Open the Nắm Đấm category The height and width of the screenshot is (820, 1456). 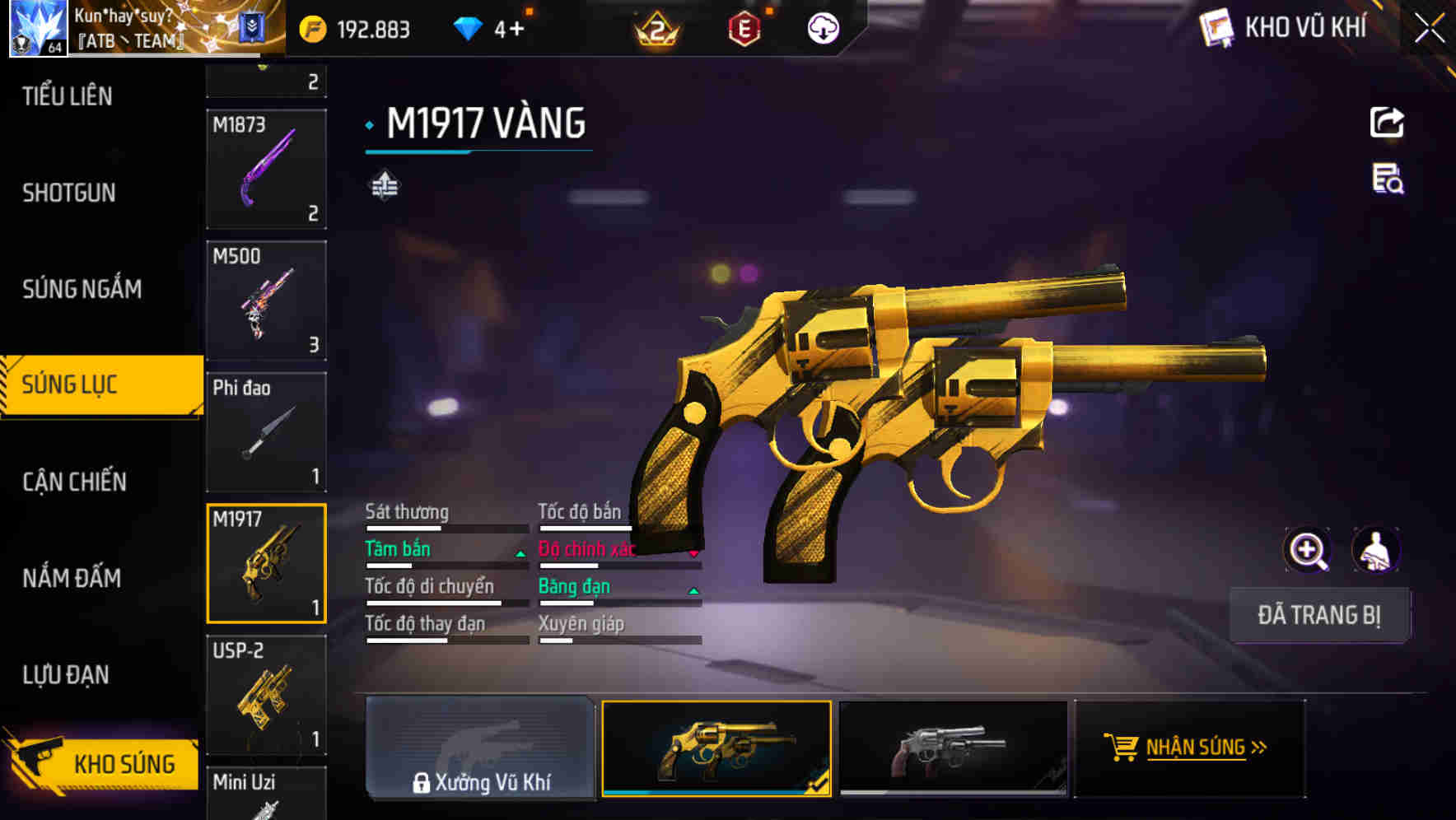[x=72, y=578]
